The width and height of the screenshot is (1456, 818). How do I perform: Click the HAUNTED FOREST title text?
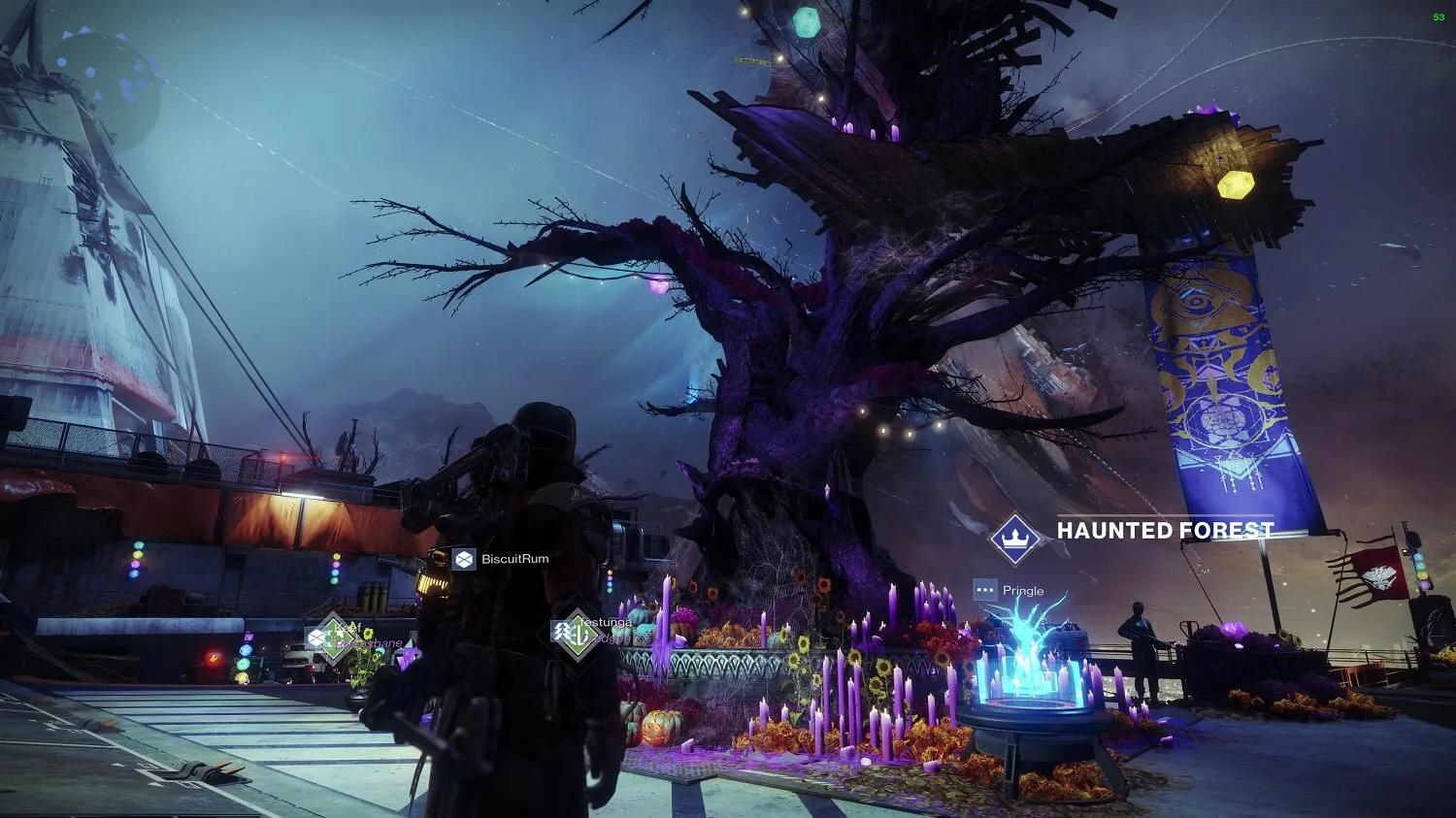coord(1163,531)
